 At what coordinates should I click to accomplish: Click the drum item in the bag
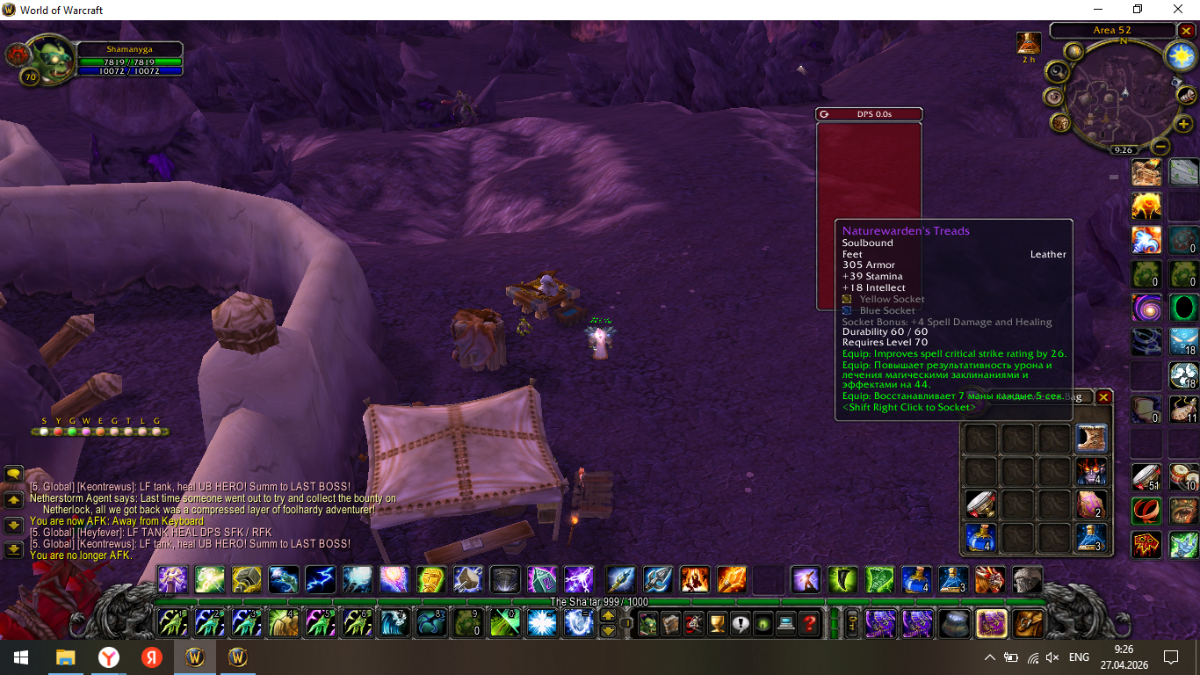click(981, 504)
